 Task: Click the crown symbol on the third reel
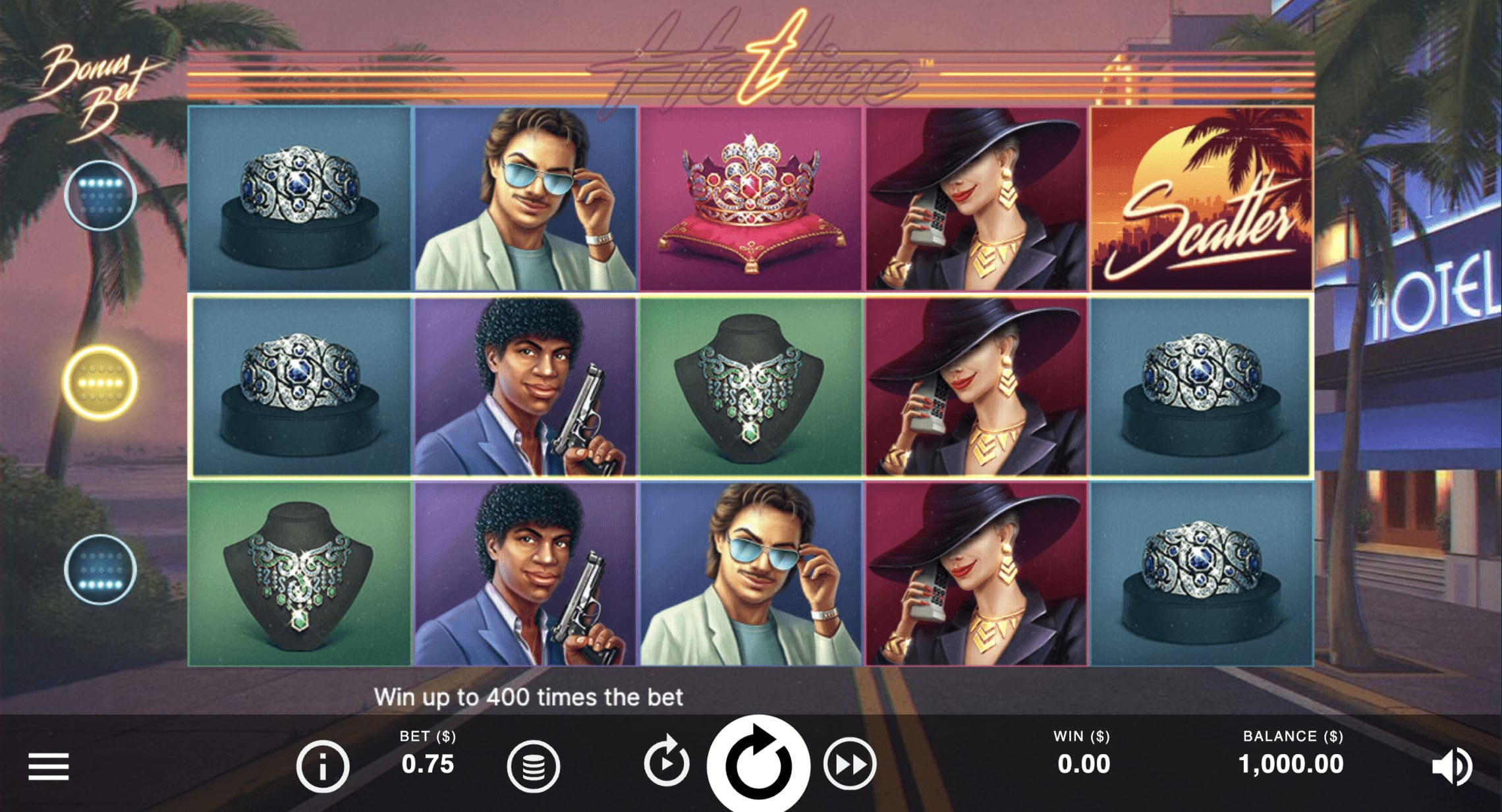click(750, 198)
